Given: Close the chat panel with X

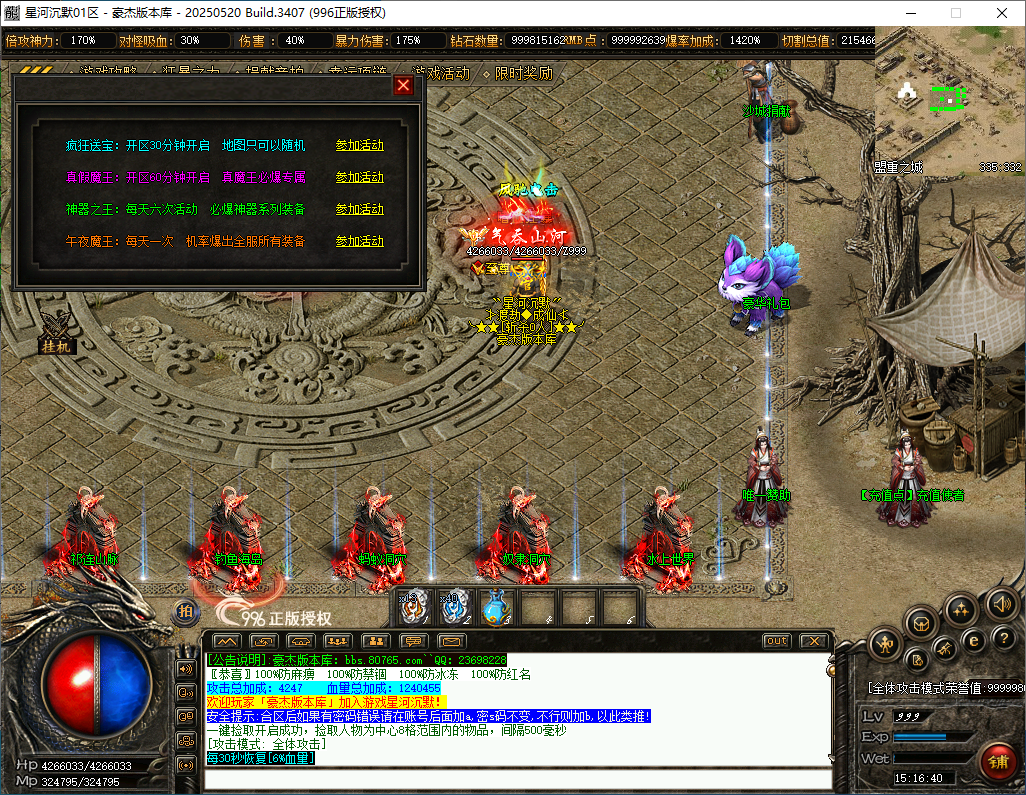Looking at the screenshot, I should [814, 641].
